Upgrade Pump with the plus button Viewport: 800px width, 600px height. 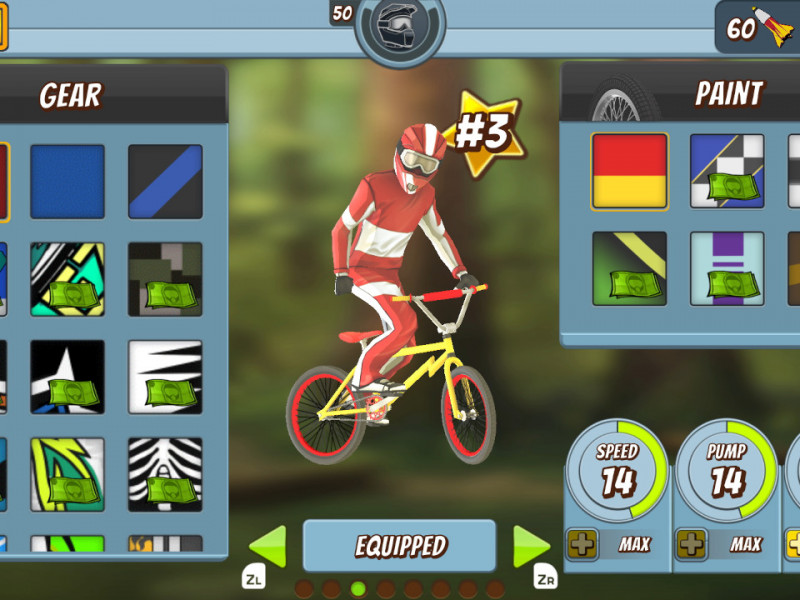pyautogui.click(x=691, y=545)
